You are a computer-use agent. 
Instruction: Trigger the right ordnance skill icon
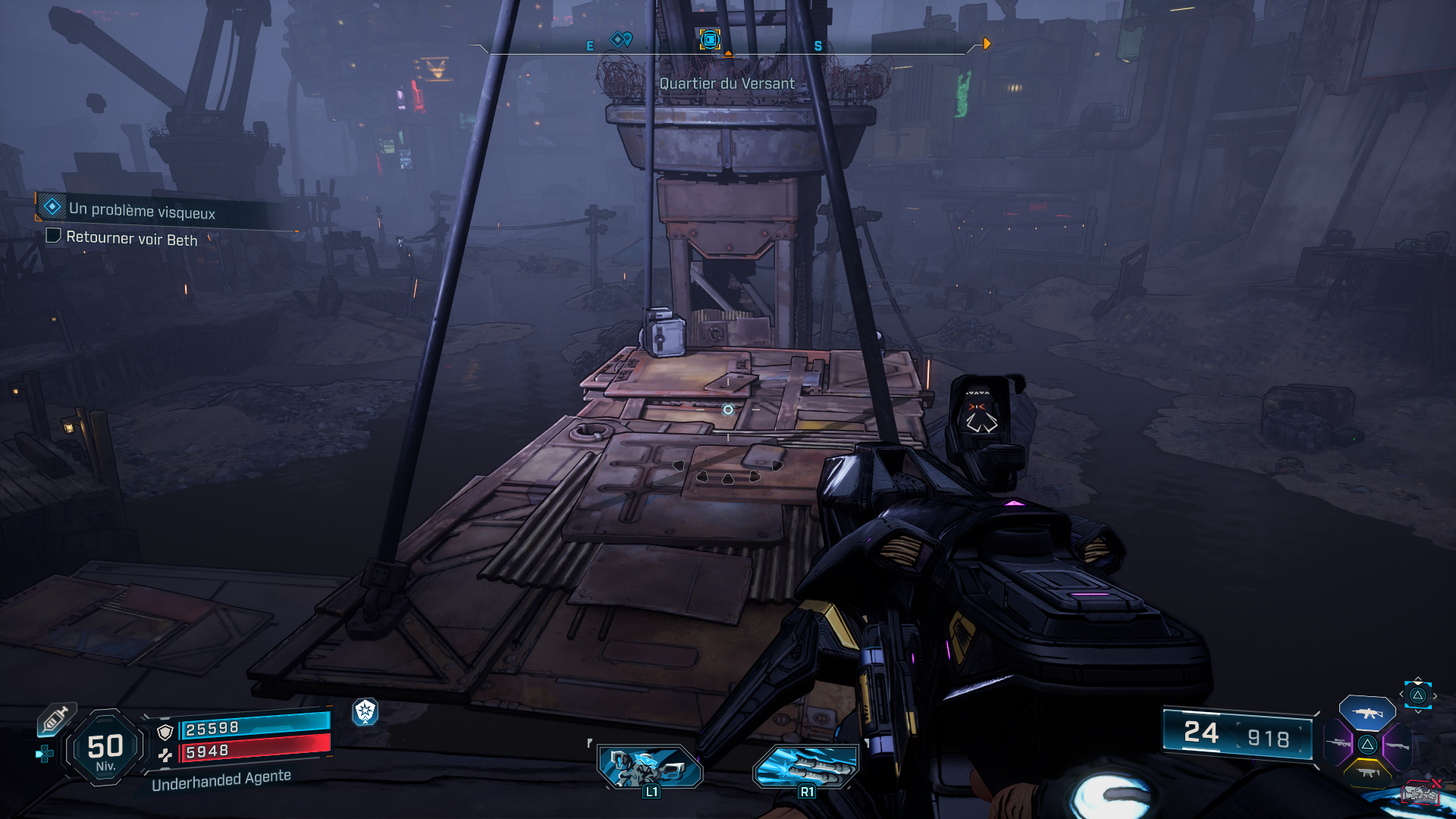coord(806,767)
